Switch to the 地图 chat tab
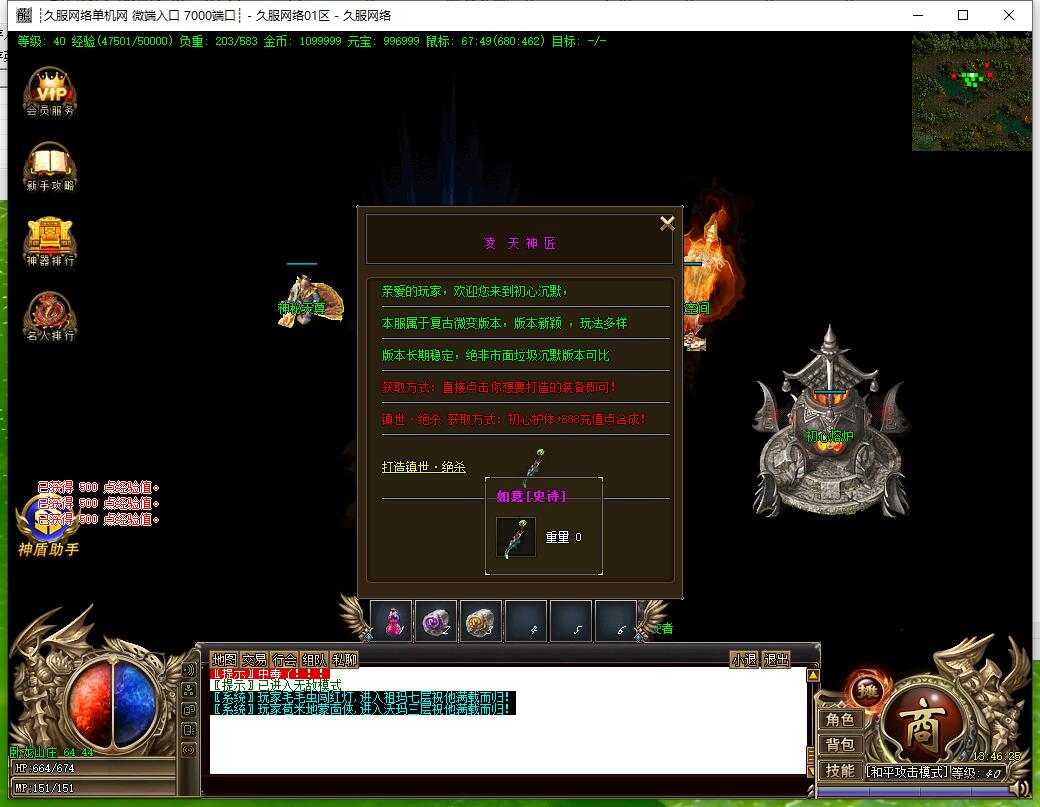The width and height of the screenshot is (1040, 807). [x=224, y=660]
